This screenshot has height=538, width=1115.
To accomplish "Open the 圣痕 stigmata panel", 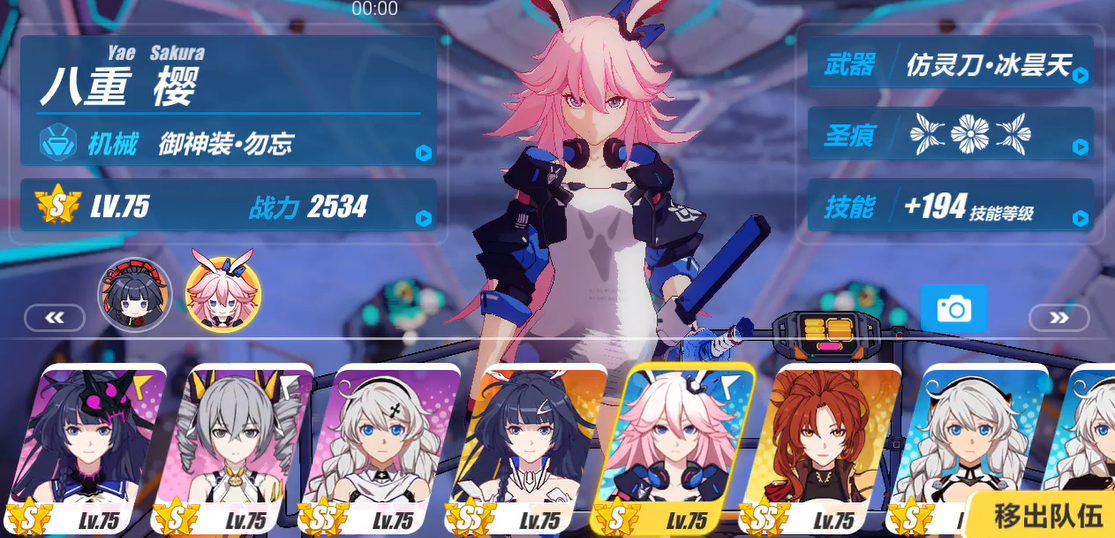I will click(x=950, y=135).
